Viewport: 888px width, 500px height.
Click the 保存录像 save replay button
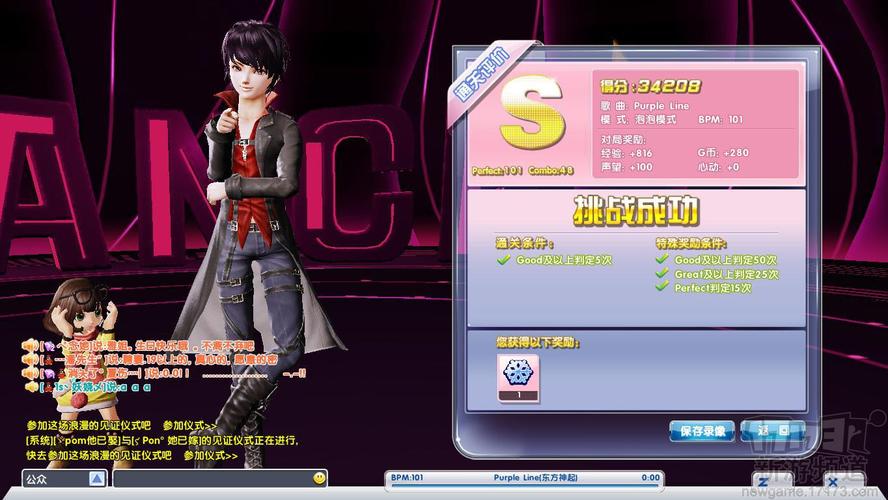[x=702, y=431]
